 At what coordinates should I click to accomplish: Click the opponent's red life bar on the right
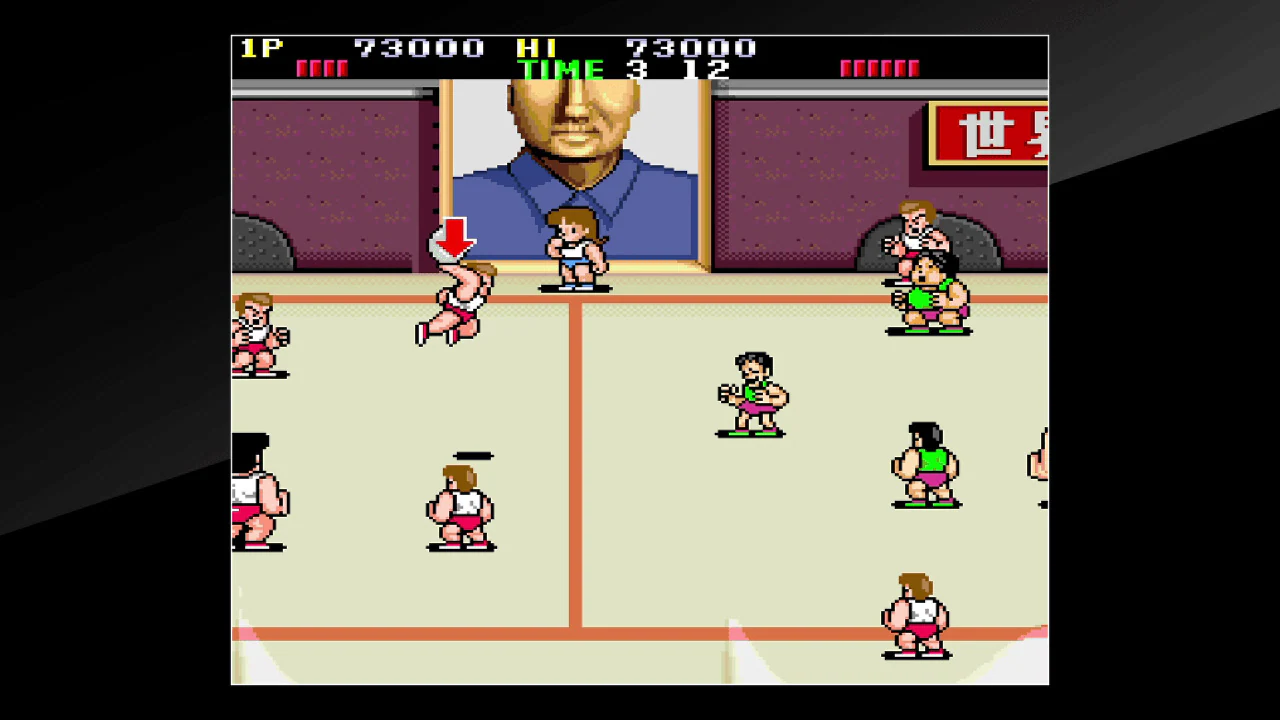880,67
